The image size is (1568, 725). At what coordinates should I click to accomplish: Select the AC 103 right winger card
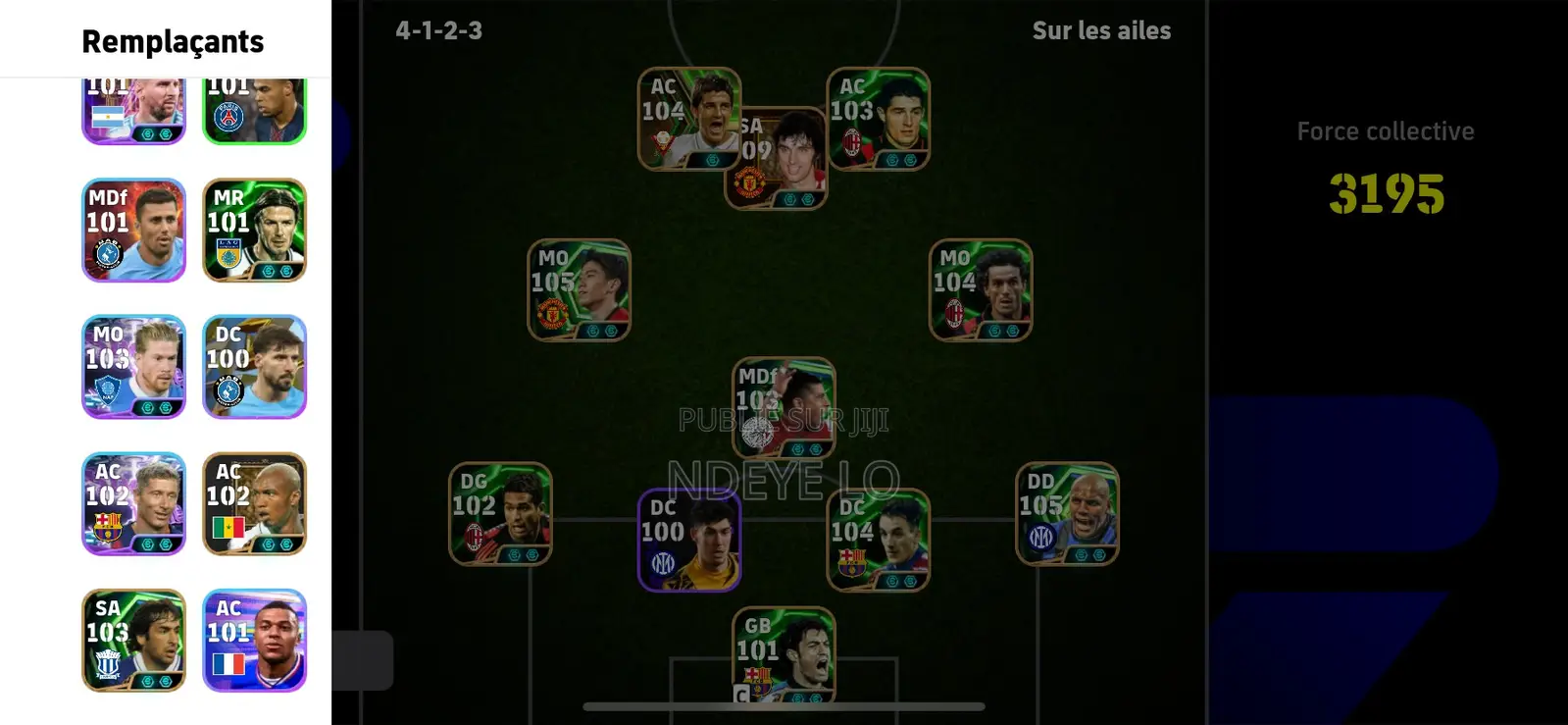[x=878, y=118]
